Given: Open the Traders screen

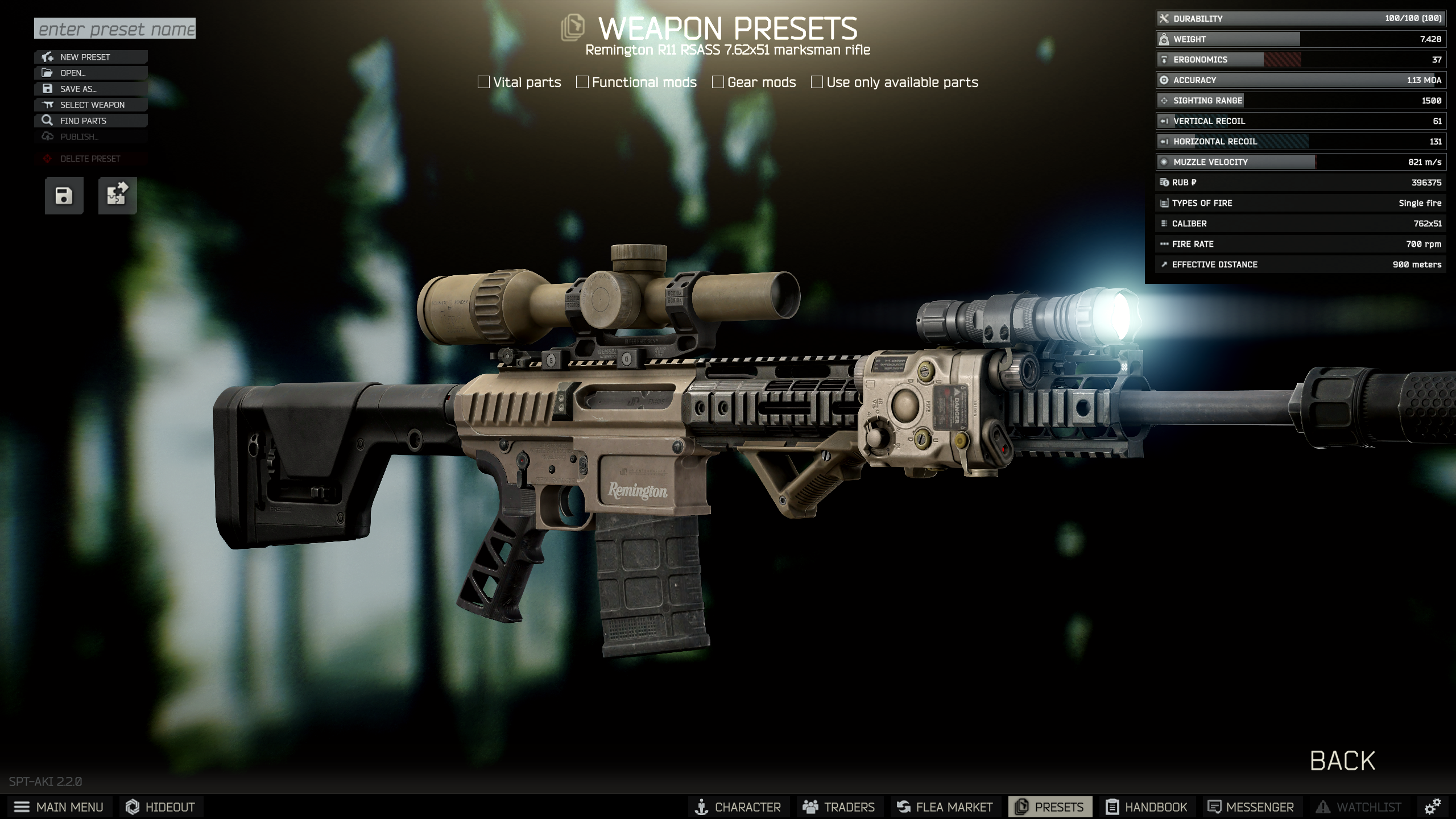Looking at the screenshot, I should [x=839, y=807].
